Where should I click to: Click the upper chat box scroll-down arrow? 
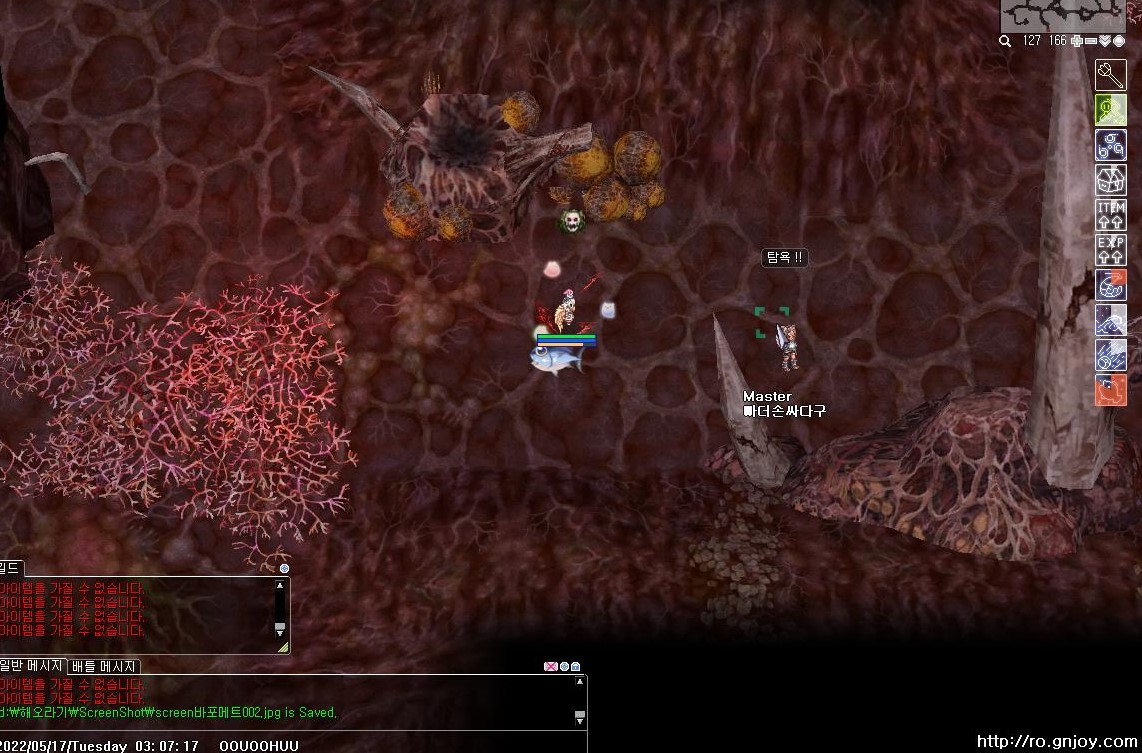pos(280,629)
